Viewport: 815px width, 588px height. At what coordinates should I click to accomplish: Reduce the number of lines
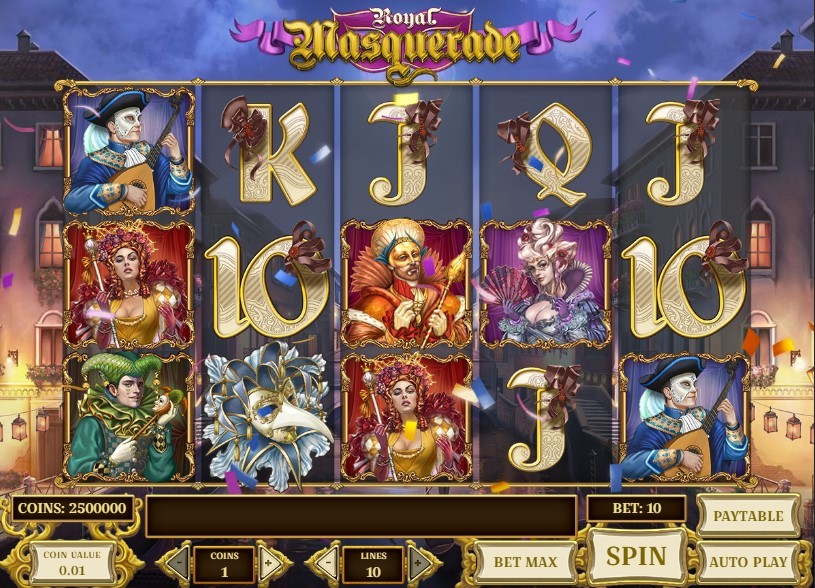(324, 563)
